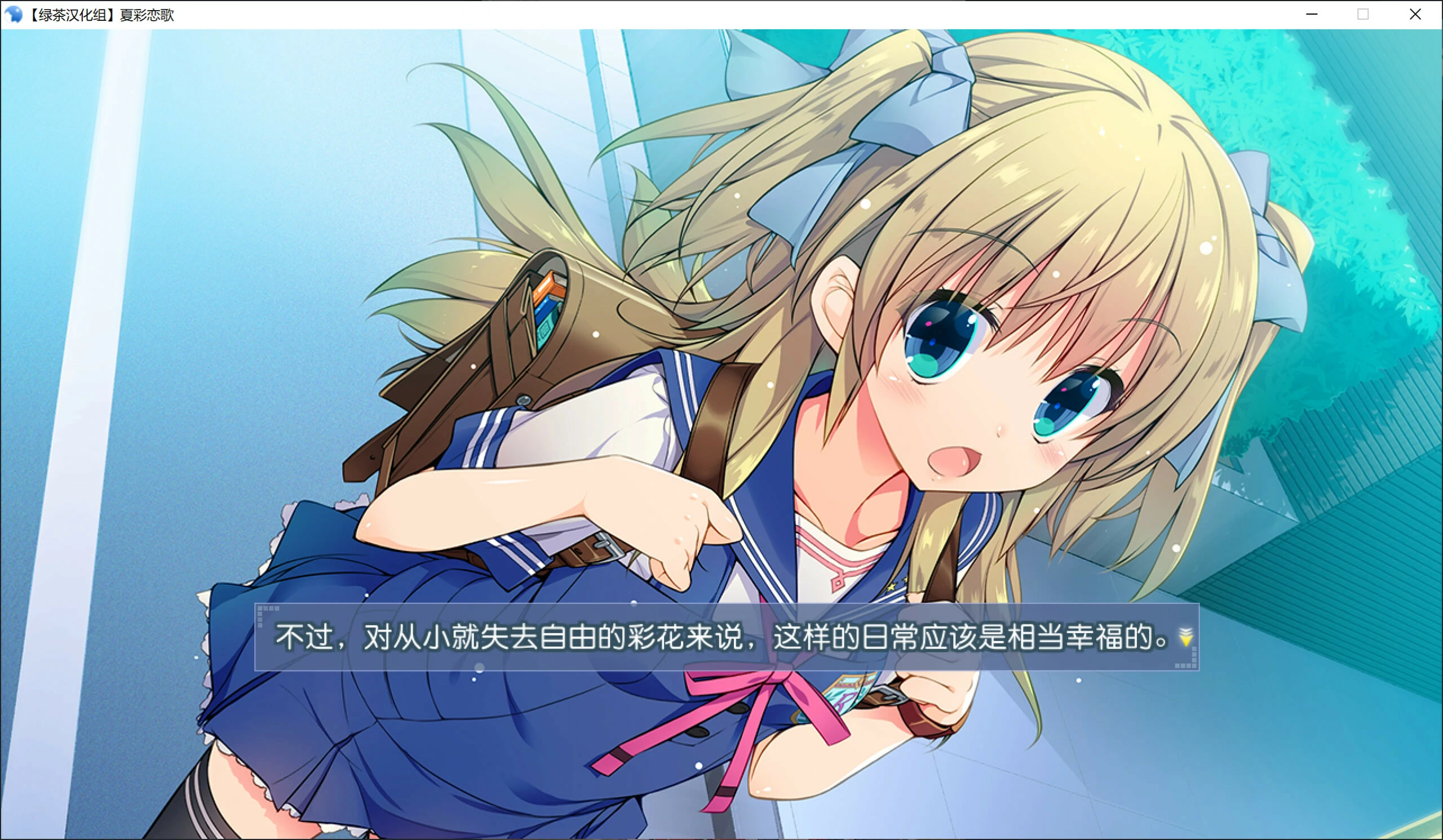Click the empty area of the title bar
The height and width of the screenshot is (840, 1443).
pos(687,14)
